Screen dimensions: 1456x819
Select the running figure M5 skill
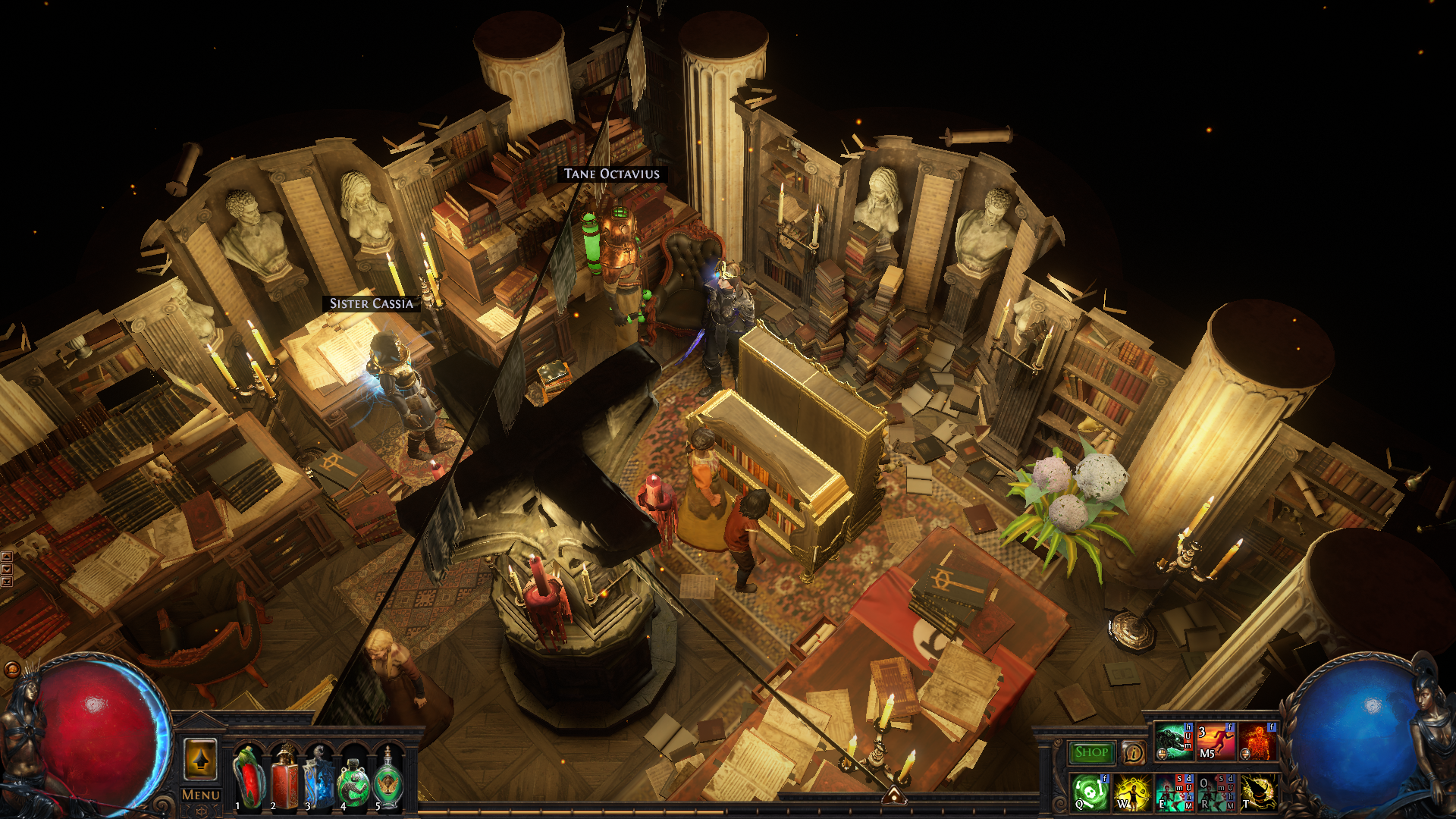click(1216, 742)
